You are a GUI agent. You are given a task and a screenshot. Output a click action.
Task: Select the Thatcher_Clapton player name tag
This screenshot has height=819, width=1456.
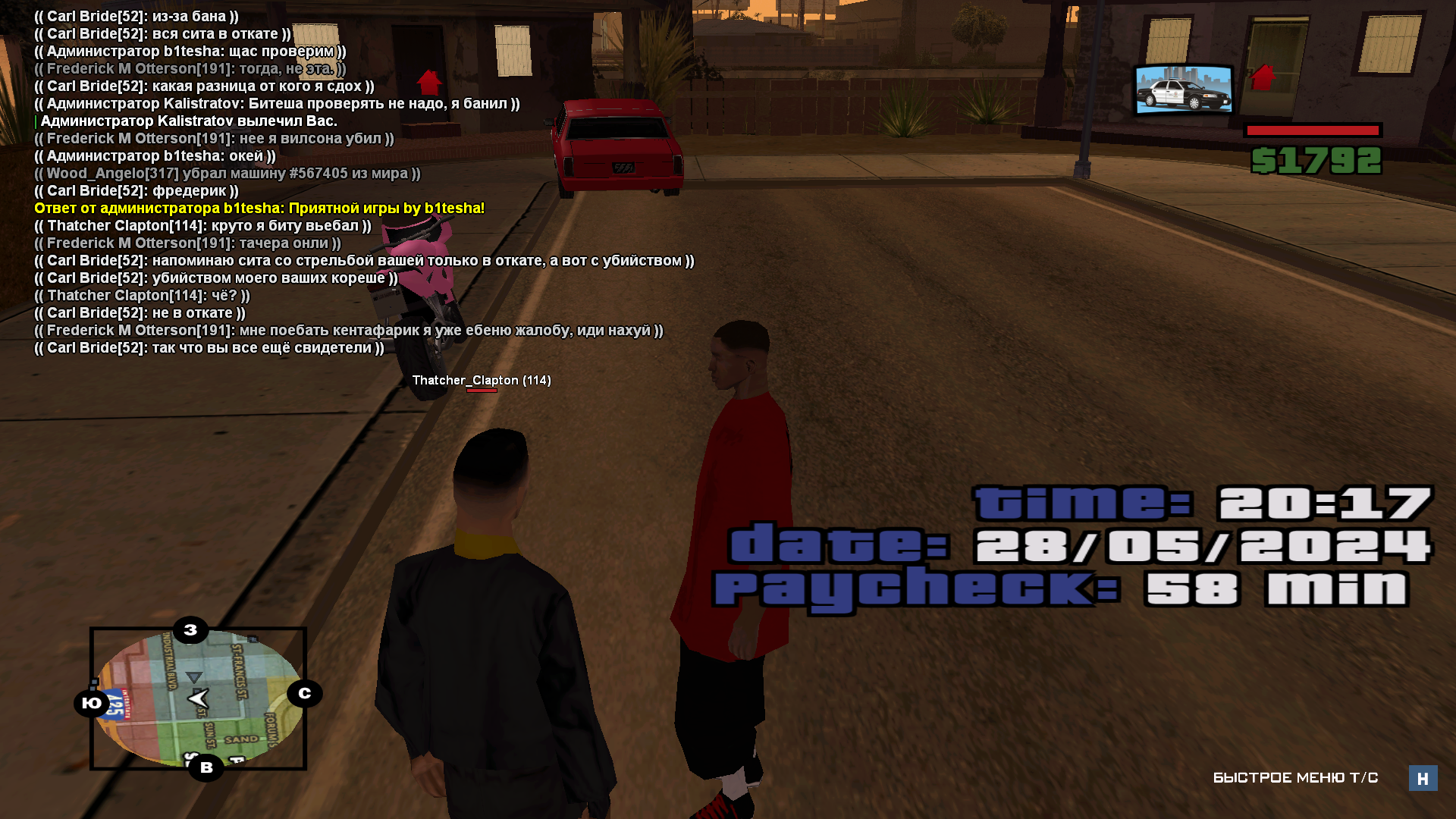[481, 381]
